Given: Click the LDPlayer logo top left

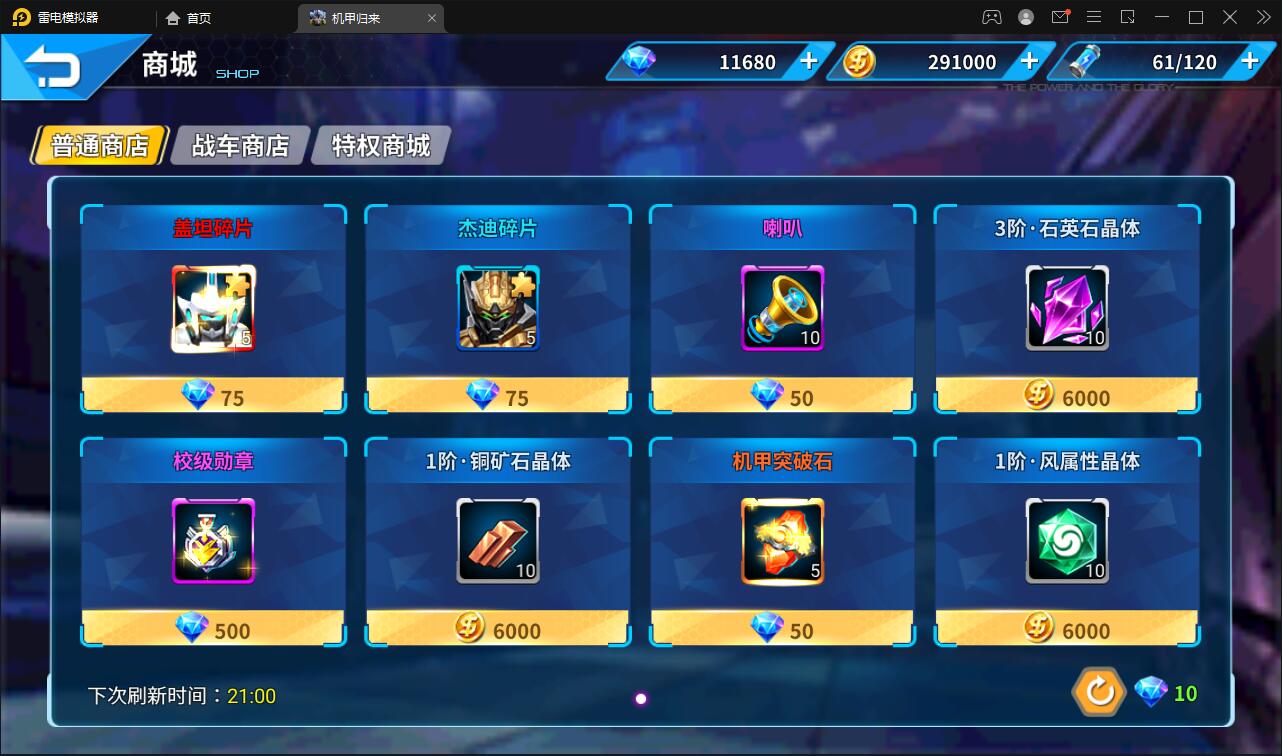Looking at the screenshot, I should [22, 17].
